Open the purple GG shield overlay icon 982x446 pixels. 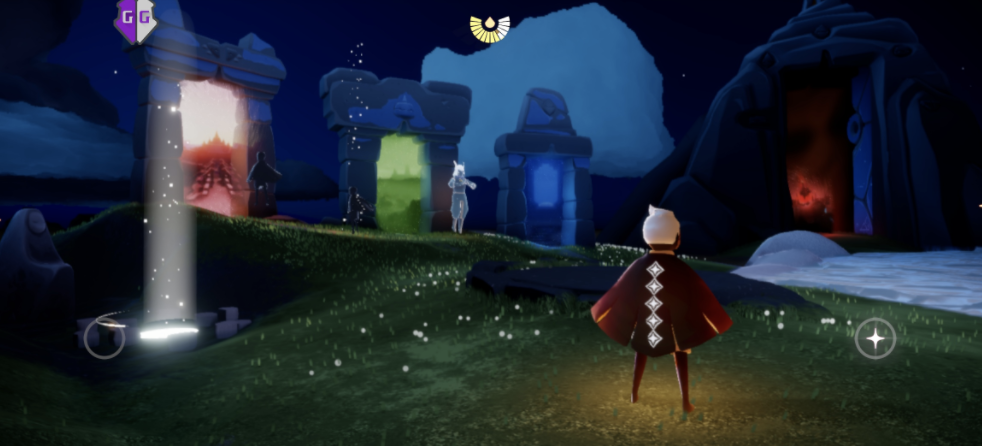135,19
